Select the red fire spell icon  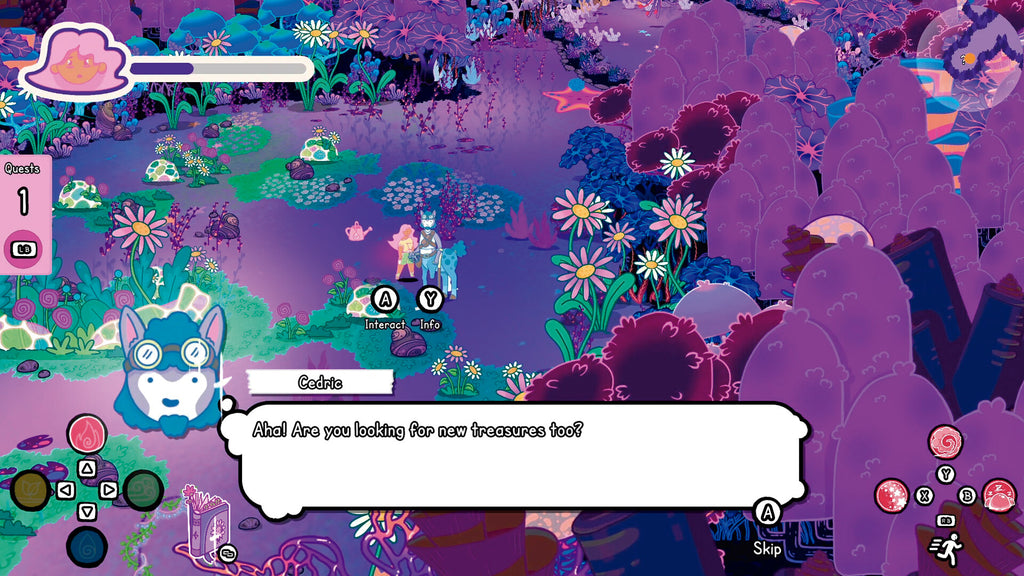pos(87,434)
